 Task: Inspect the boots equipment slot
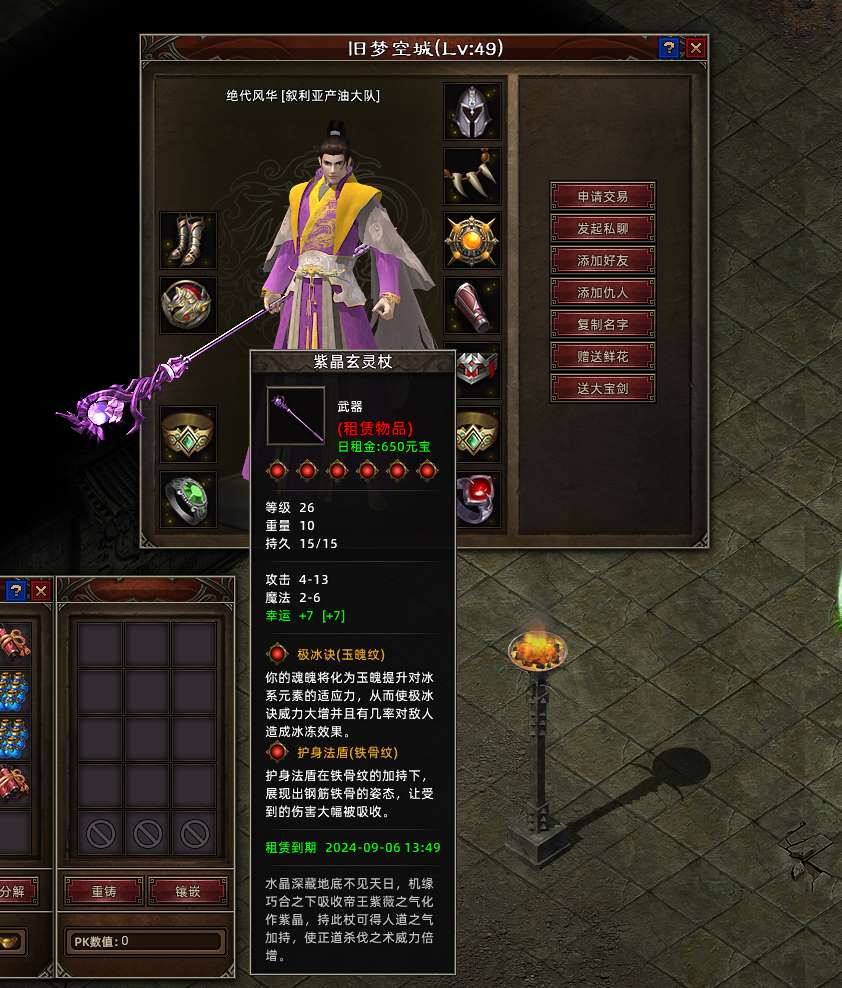click(187, 241)
